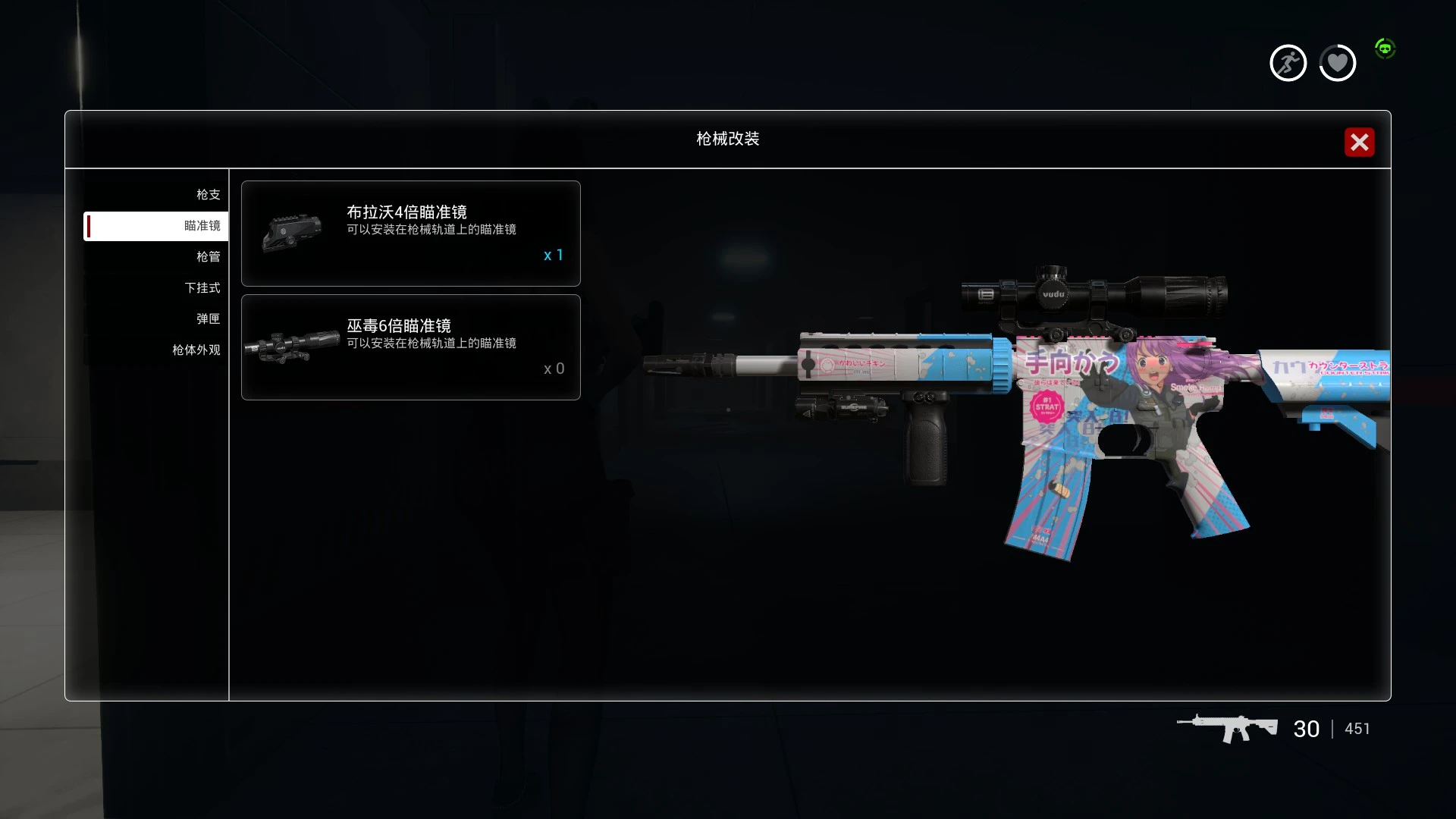Choose the 布拉沃4倍瞄准镜 scope
1456x819 pixels.
click(410, 234)
